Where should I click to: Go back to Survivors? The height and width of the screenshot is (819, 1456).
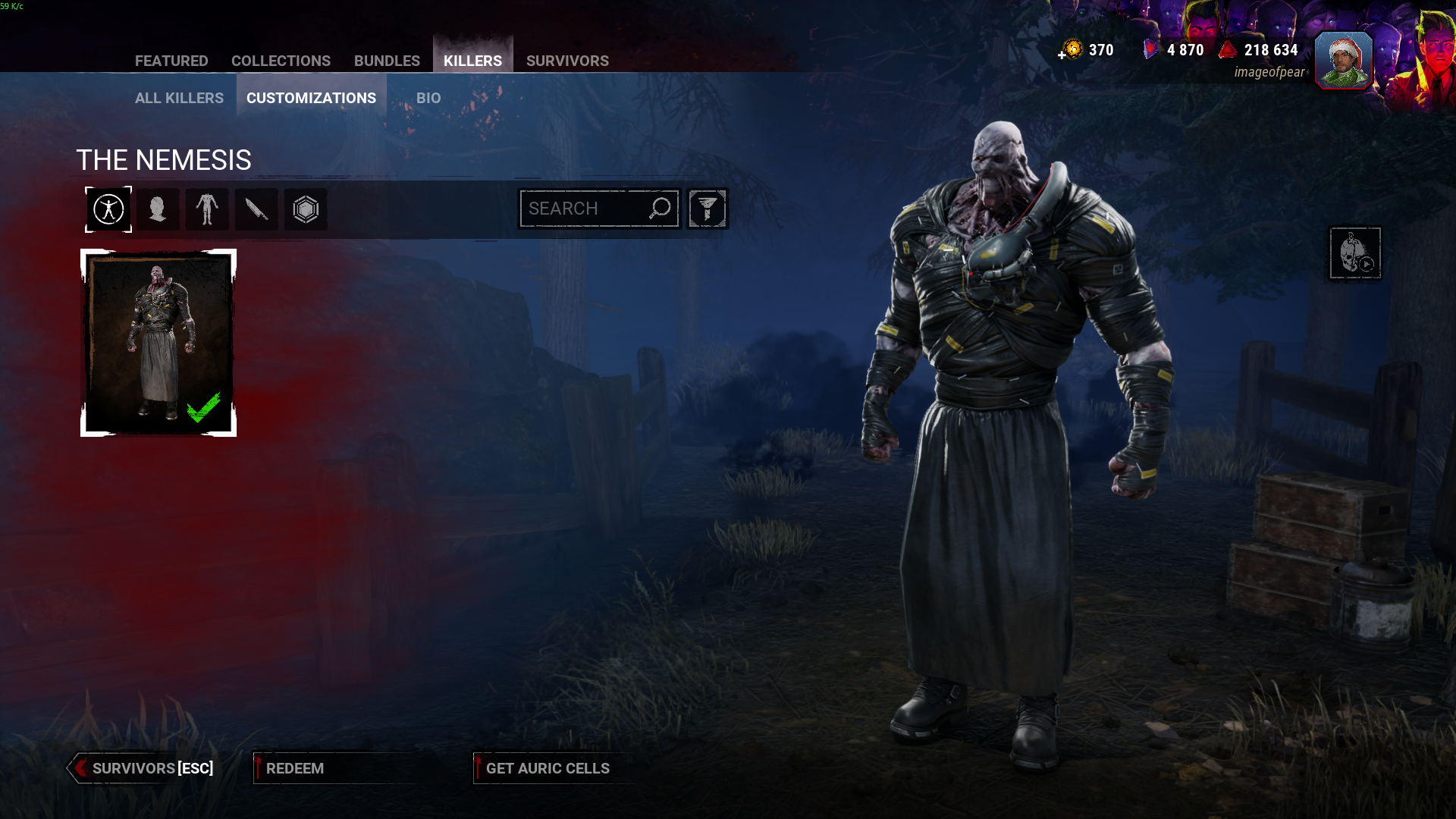tap(143, 768)
